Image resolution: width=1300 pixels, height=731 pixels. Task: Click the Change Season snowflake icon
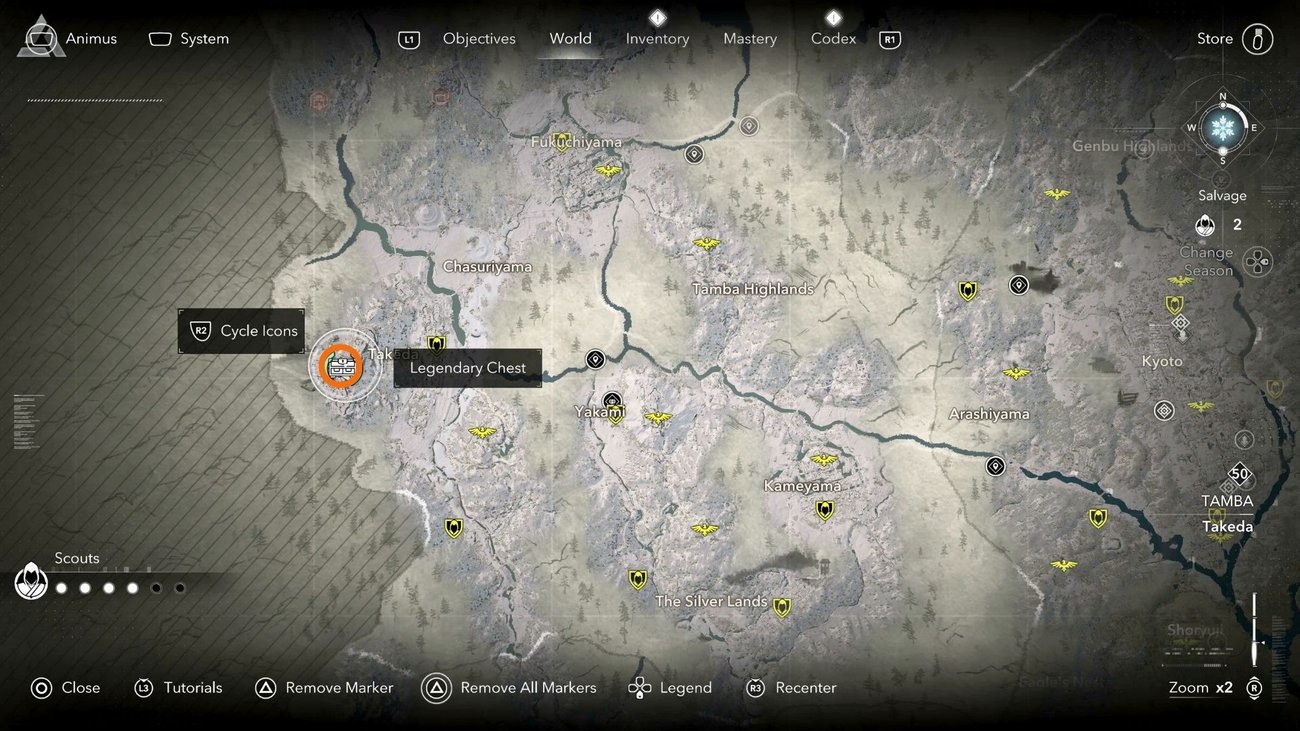tap(1222, 128)
